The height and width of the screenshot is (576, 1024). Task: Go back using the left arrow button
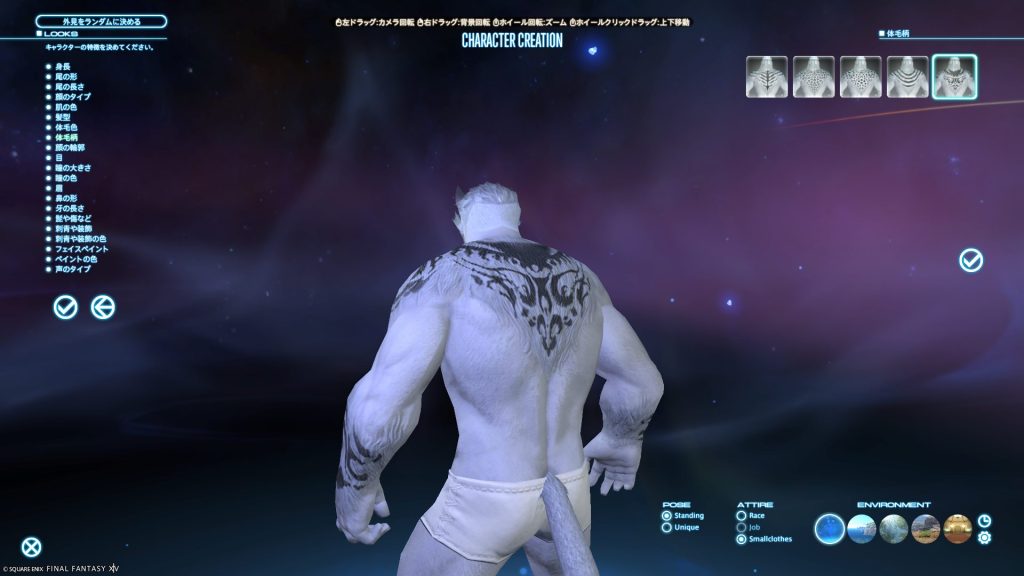(x=103, y=308)
